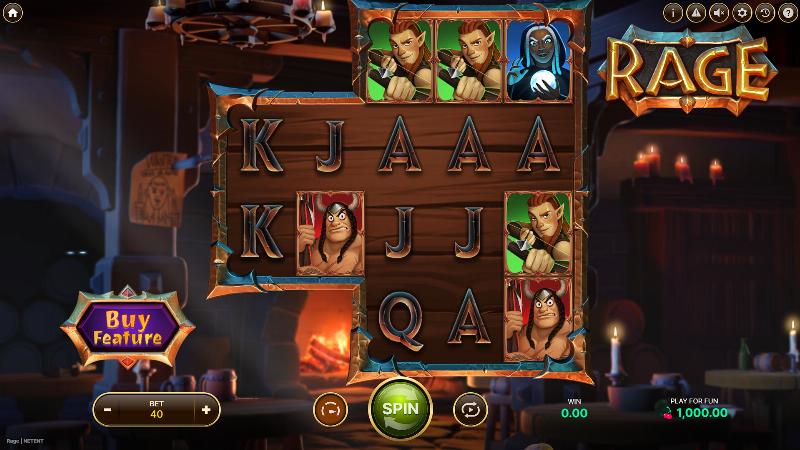This screenshot has width=800, height=450.
Task: Toggle the quick spin button left of SPIN
Action: click(329, 408)
